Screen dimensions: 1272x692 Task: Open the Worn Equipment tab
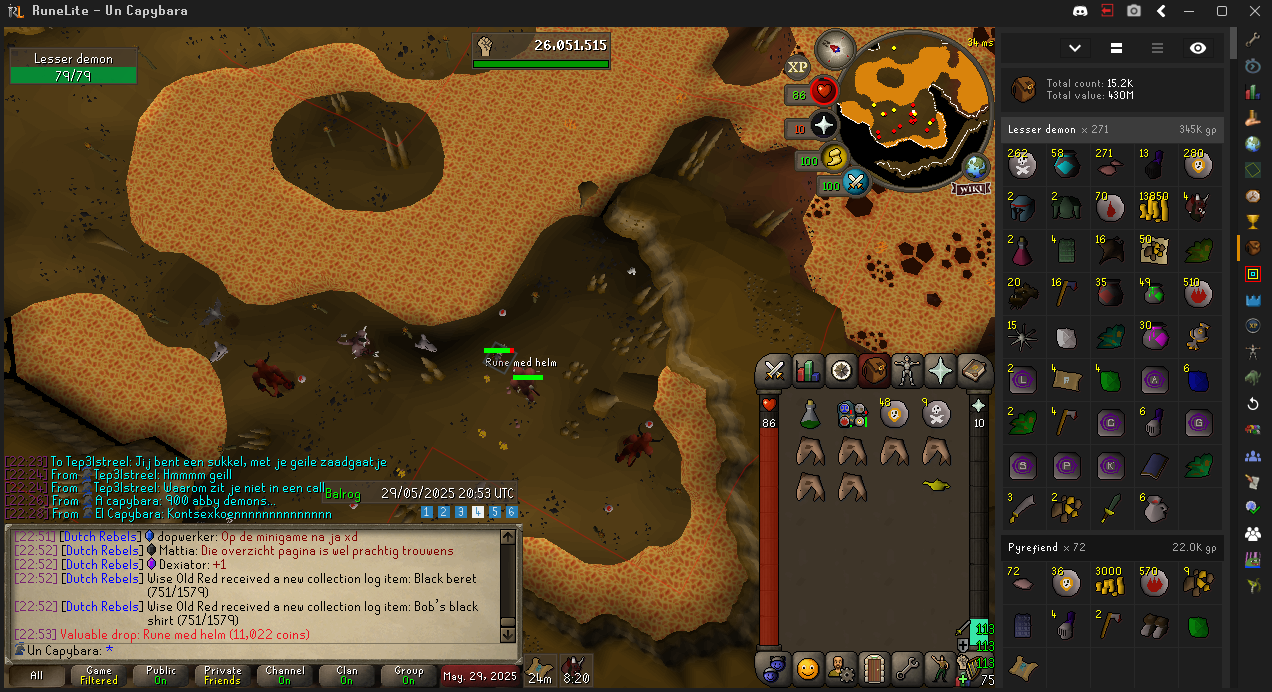(908, 371)
